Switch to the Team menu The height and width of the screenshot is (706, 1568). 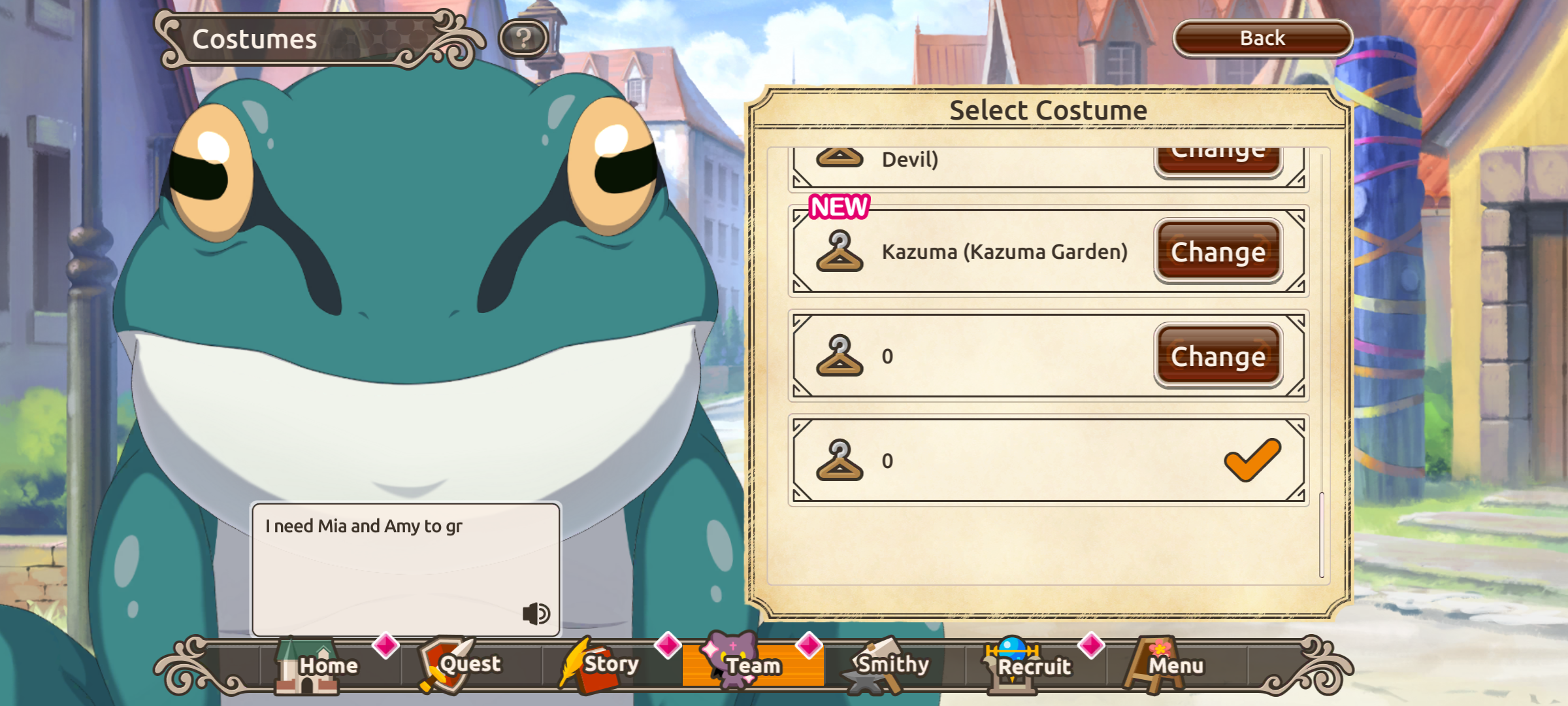tap(751, 665)
